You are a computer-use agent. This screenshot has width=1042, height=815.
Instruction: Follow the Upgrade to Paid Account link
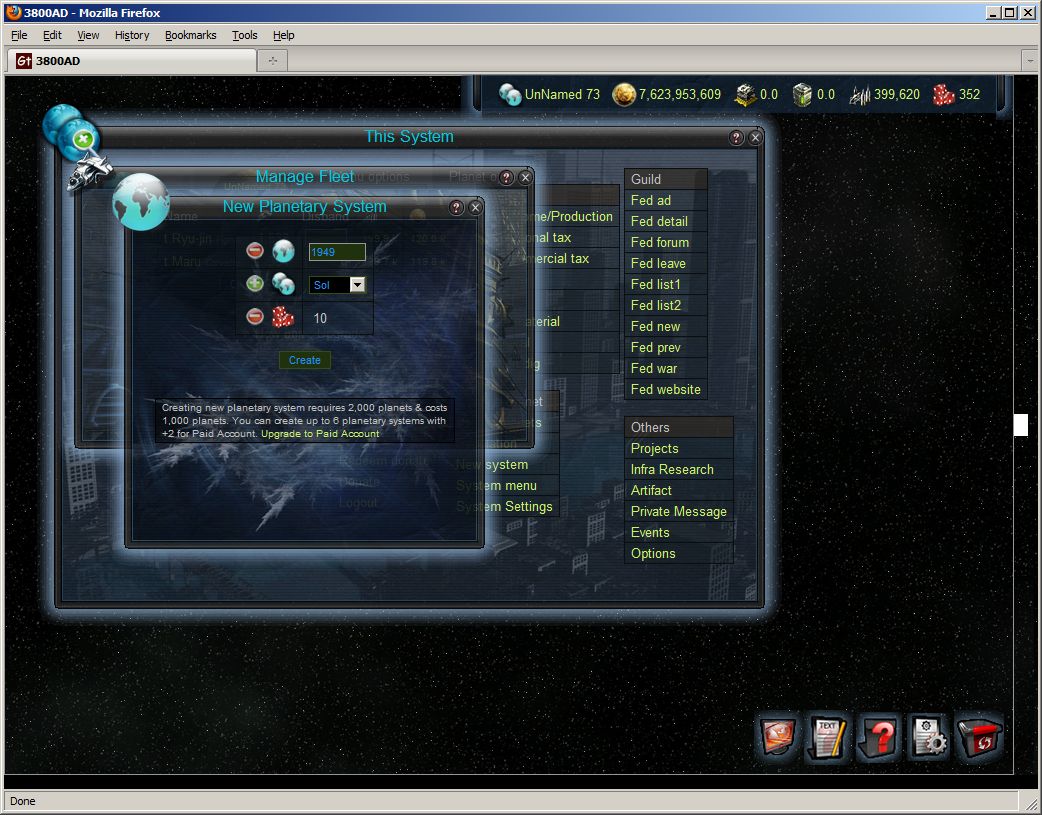tap(320, 434)
